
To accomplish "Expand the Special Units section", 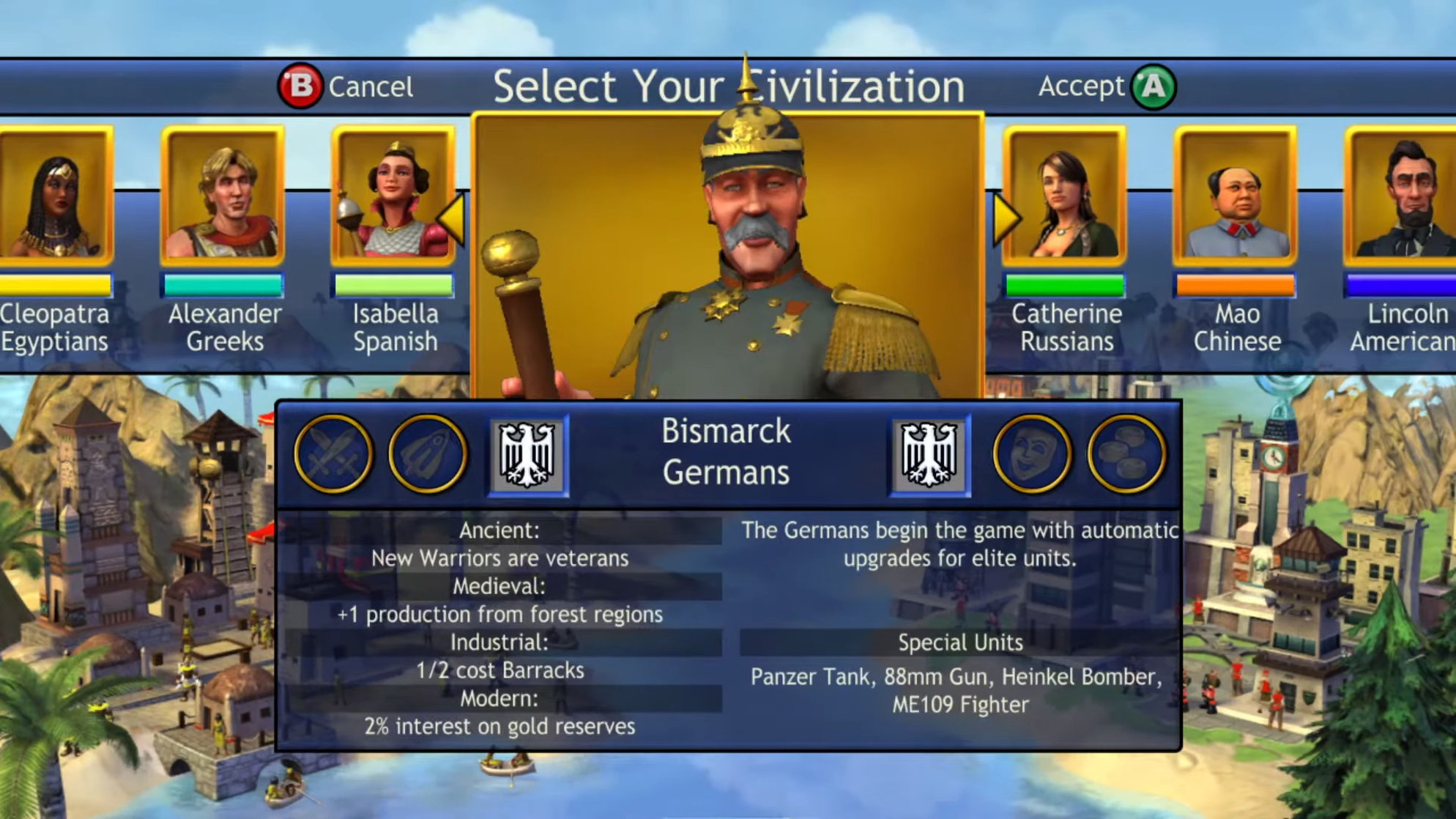I will pos(961,642).
